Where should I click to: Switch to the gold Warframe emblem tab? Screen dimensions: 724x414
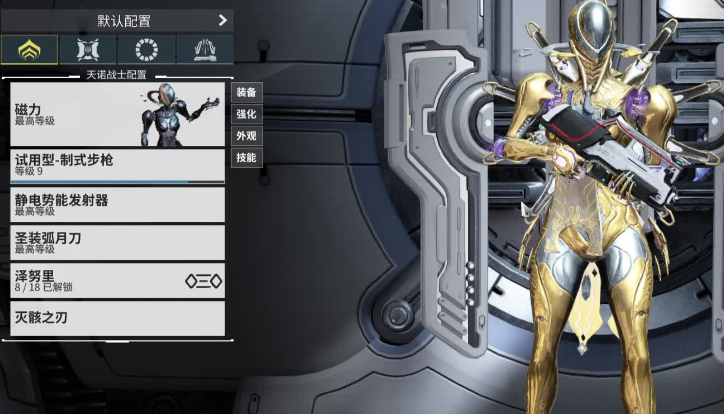click(29, 49)
